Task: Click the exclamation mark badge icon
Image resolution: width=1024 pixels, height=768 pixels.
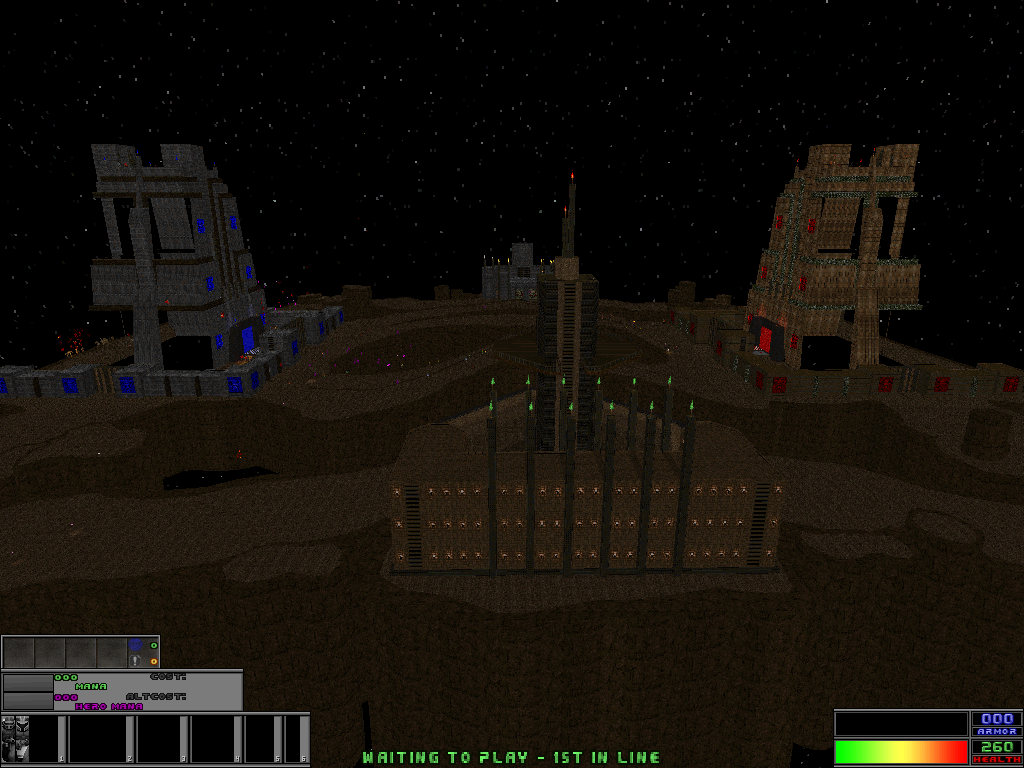Action: tap(135, 661)
